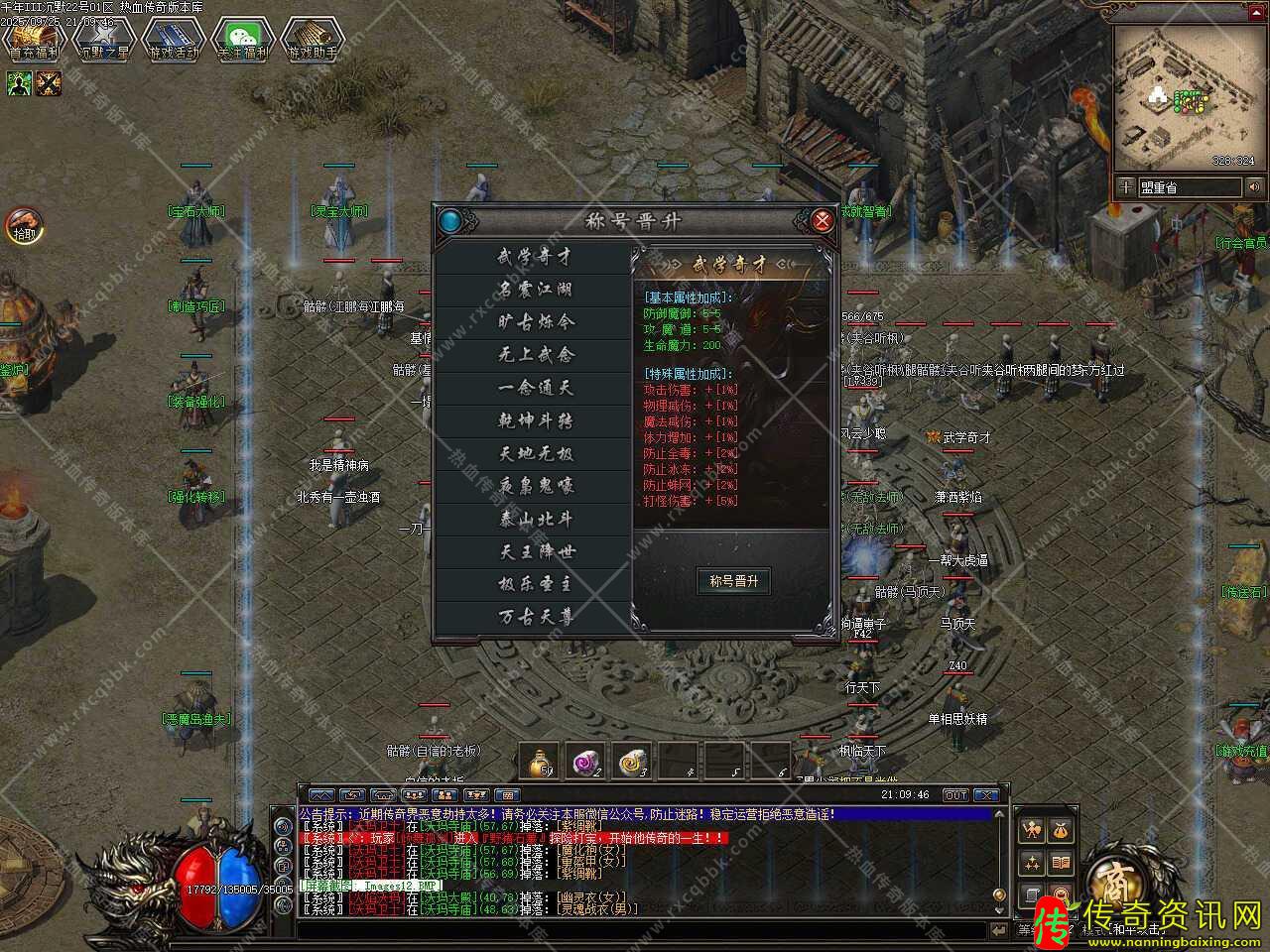Choose the 泰山北斗 title row
The width and height of the screenshot is (1270, 952).
535,519
